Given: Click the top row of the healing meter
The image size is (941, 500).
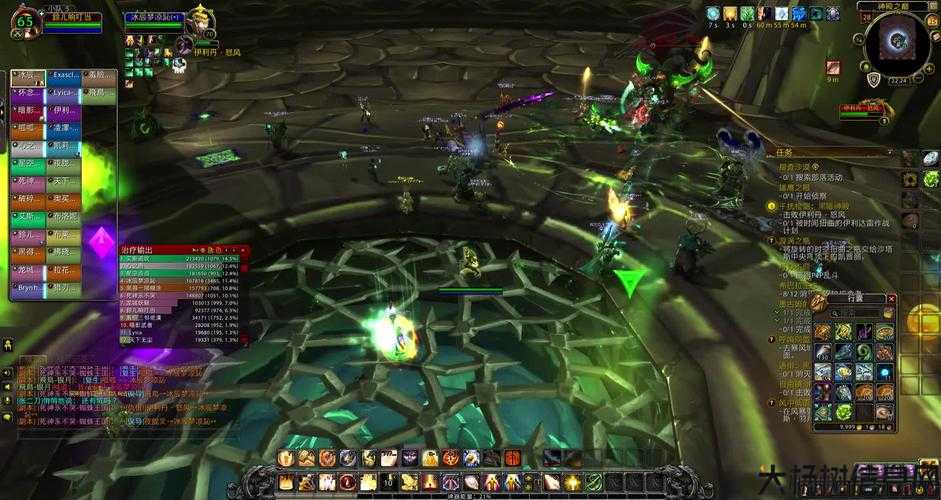Looking at the screenshot, I should [182, 258].
